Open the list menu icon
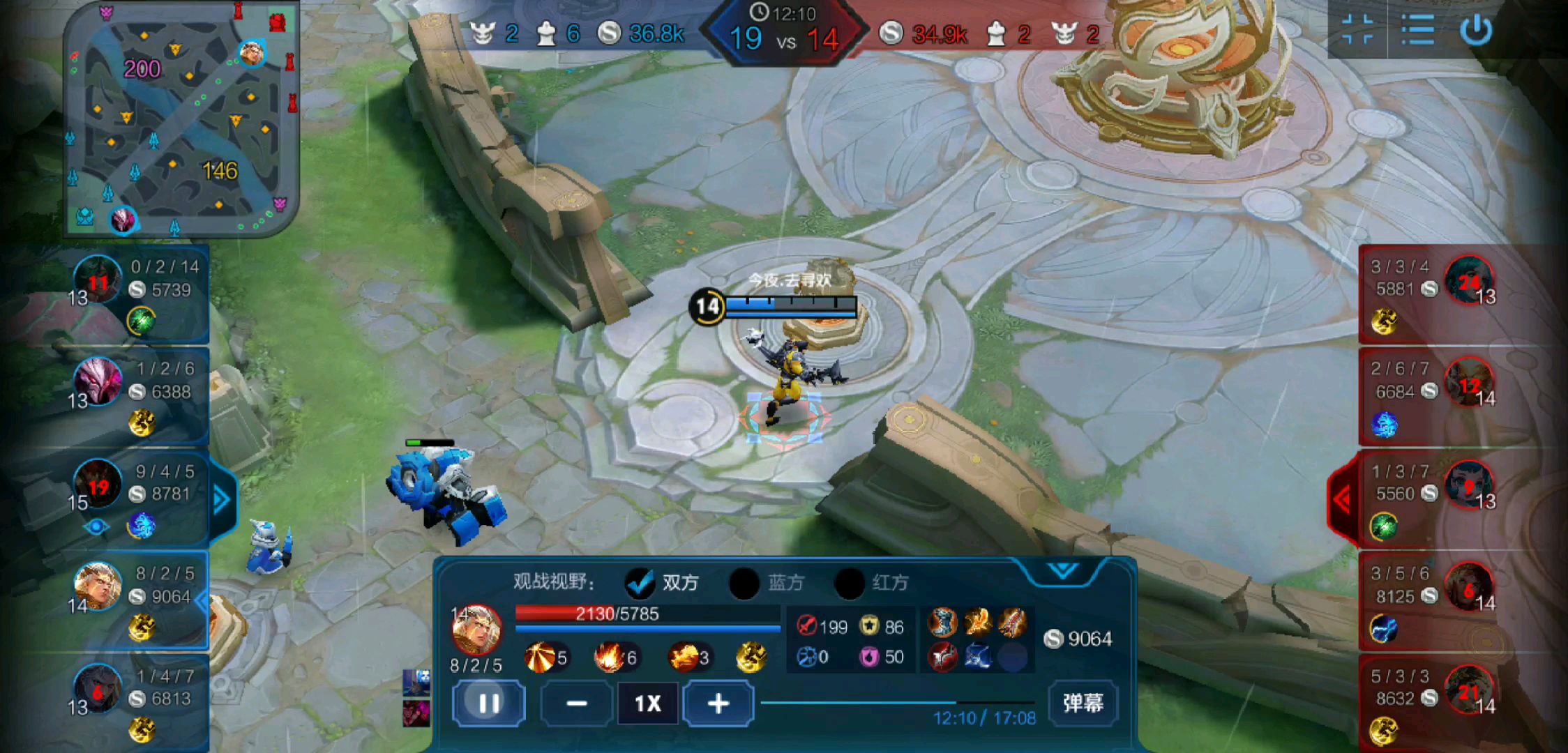The height and width of the screenshot is (753, 1568). pos(1417,31)
